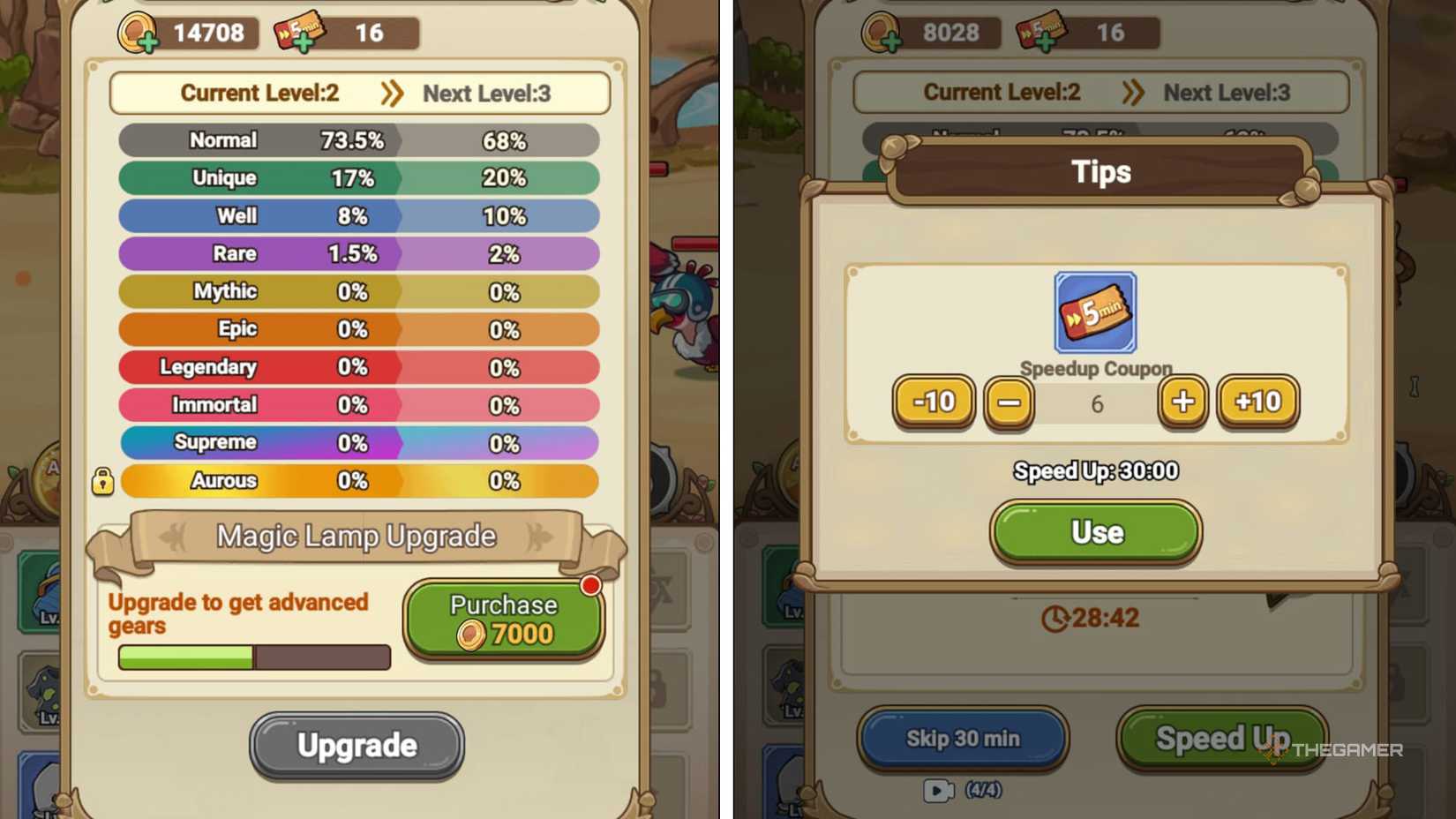Screen dimensions: 1456x819
Task: Click the -10 stepper to remove ten coupons
Action: tap(934, 402)
